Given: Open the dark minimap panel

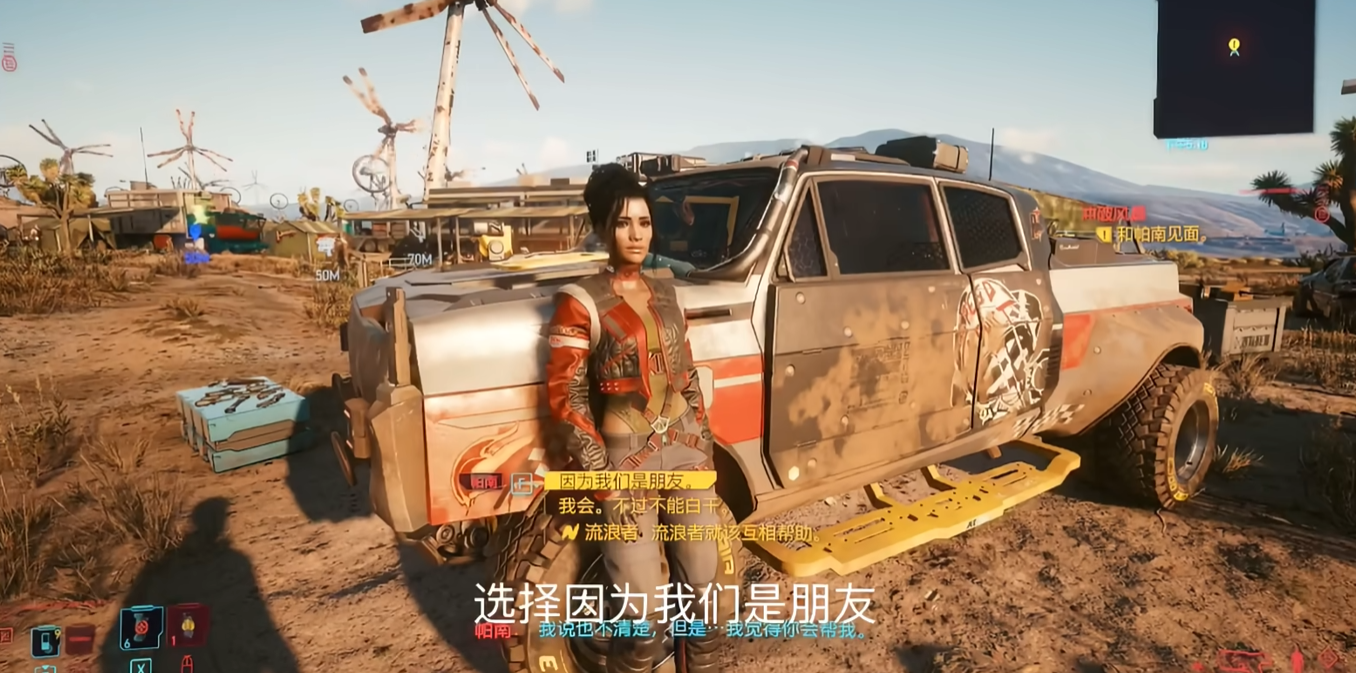Looking at the screenshot, I should click(x=1234, y=68).
